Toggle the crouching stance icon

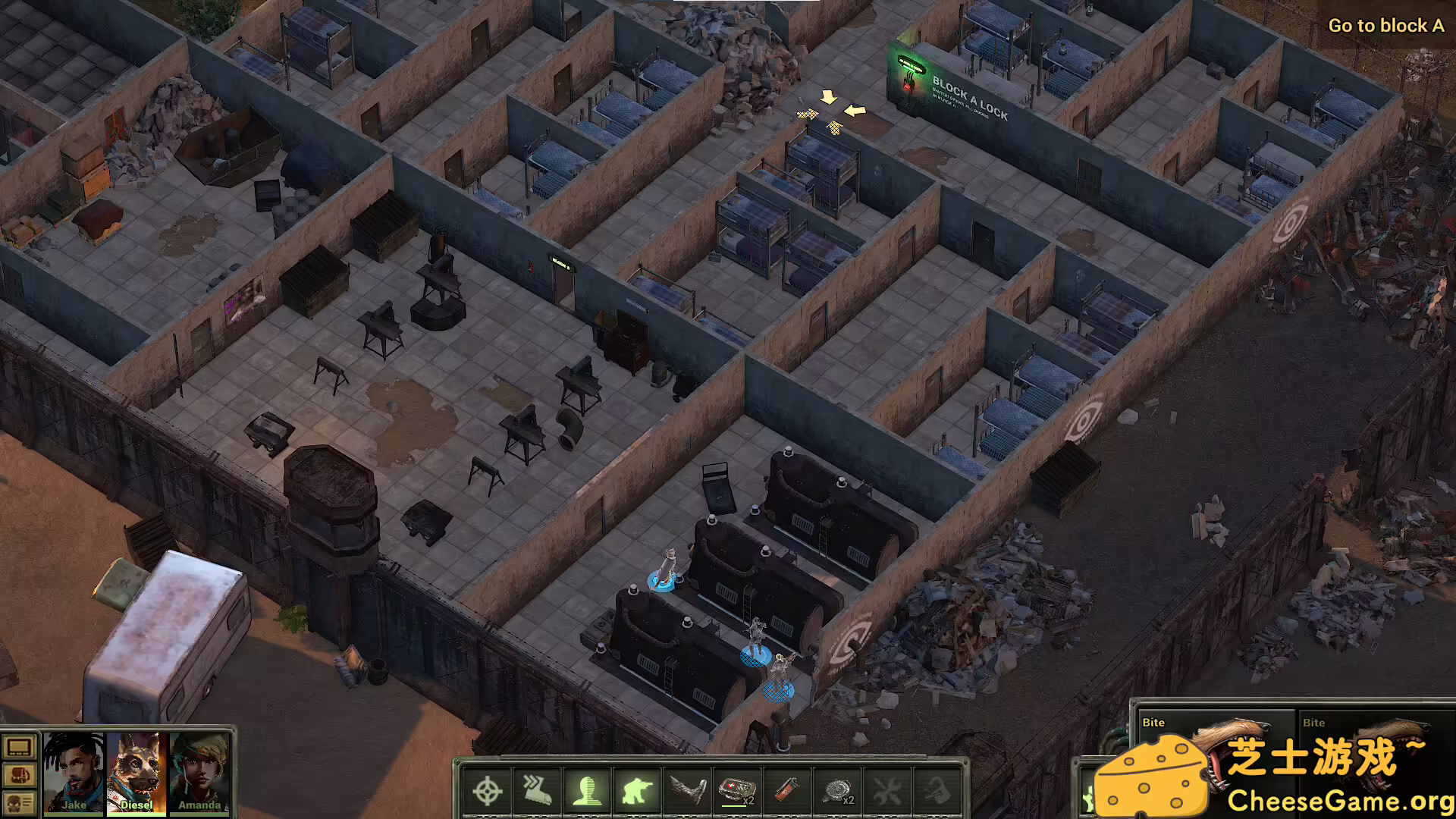pyautogui.click(x=638, y=791)
